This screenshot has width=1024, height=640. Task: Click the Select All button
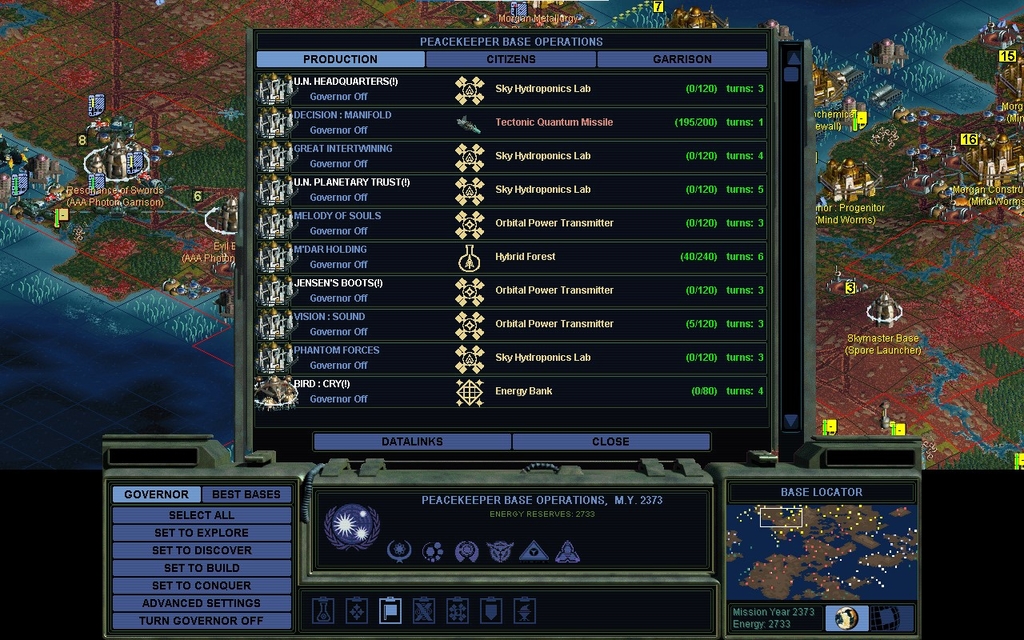[201, 515]
